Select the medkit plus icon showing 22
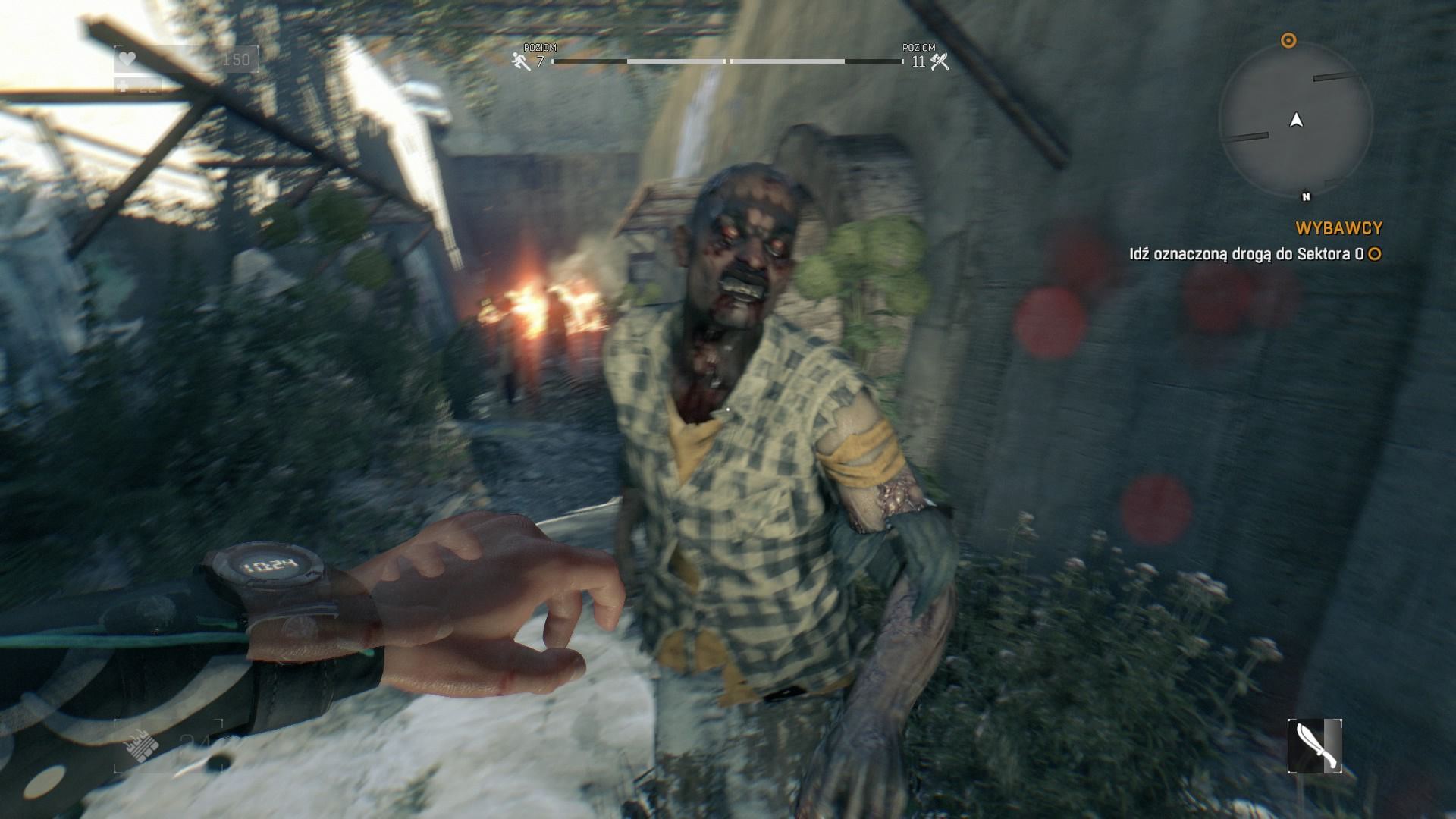This screenshot has width=1456, height=819. pos(128,87)
